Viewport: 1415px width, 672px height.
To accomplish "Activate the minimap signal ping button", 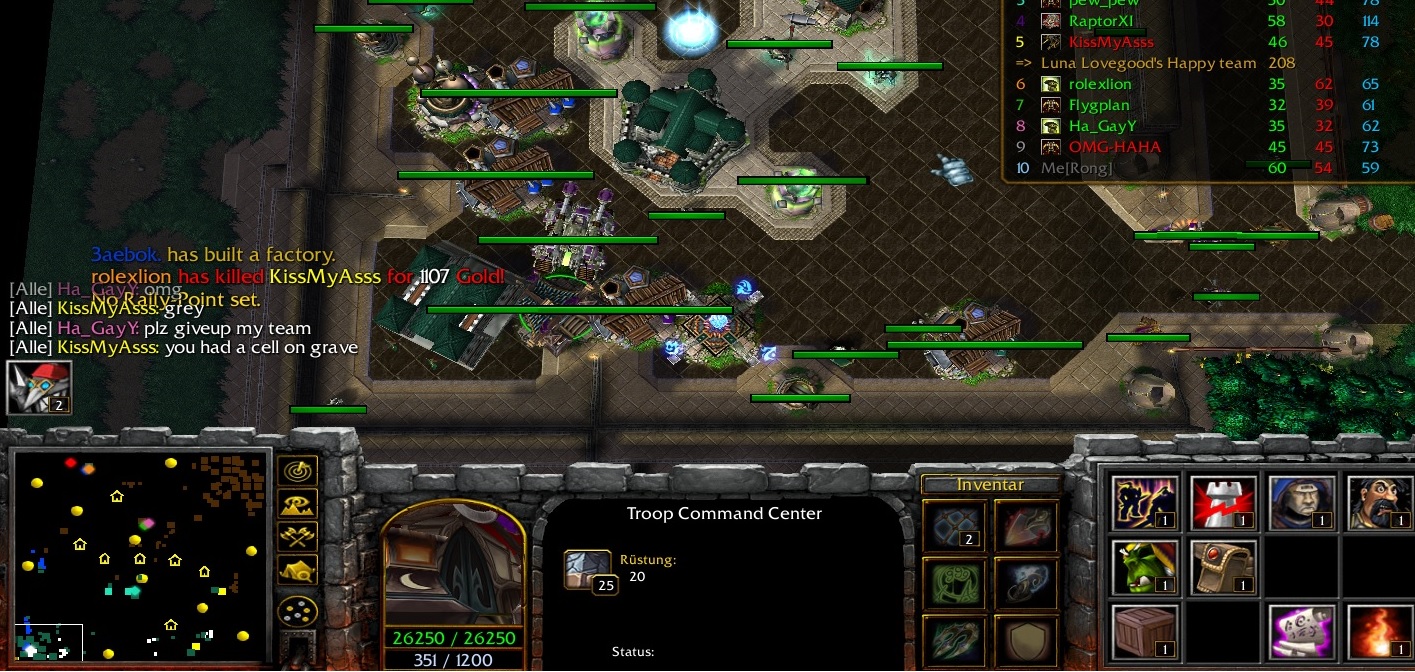I will pyautogui.click(x=297, y=469).
